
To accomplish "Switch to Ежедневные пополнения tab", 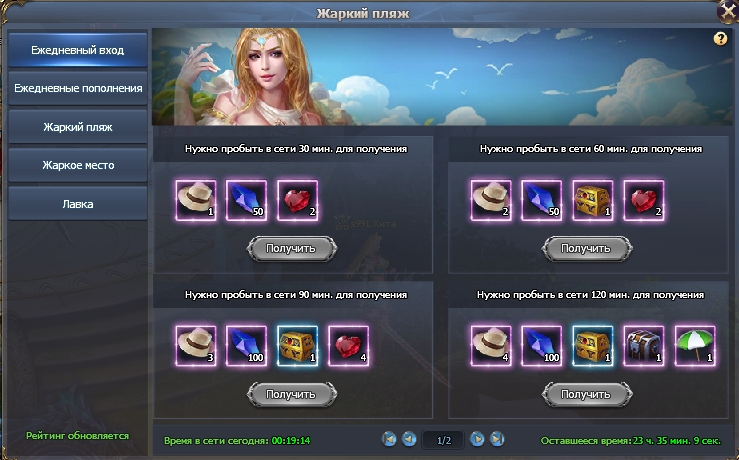I will click(x=77, y=88).
